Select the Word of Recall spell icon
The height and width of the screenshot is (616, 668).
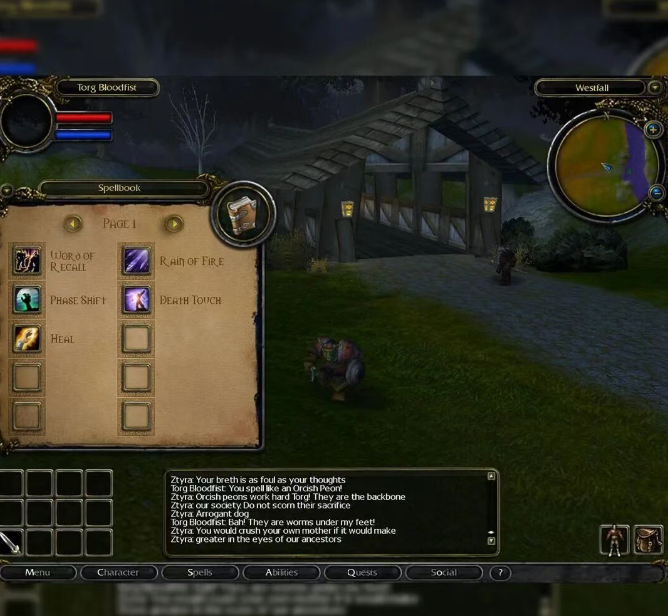pos(27,260)
